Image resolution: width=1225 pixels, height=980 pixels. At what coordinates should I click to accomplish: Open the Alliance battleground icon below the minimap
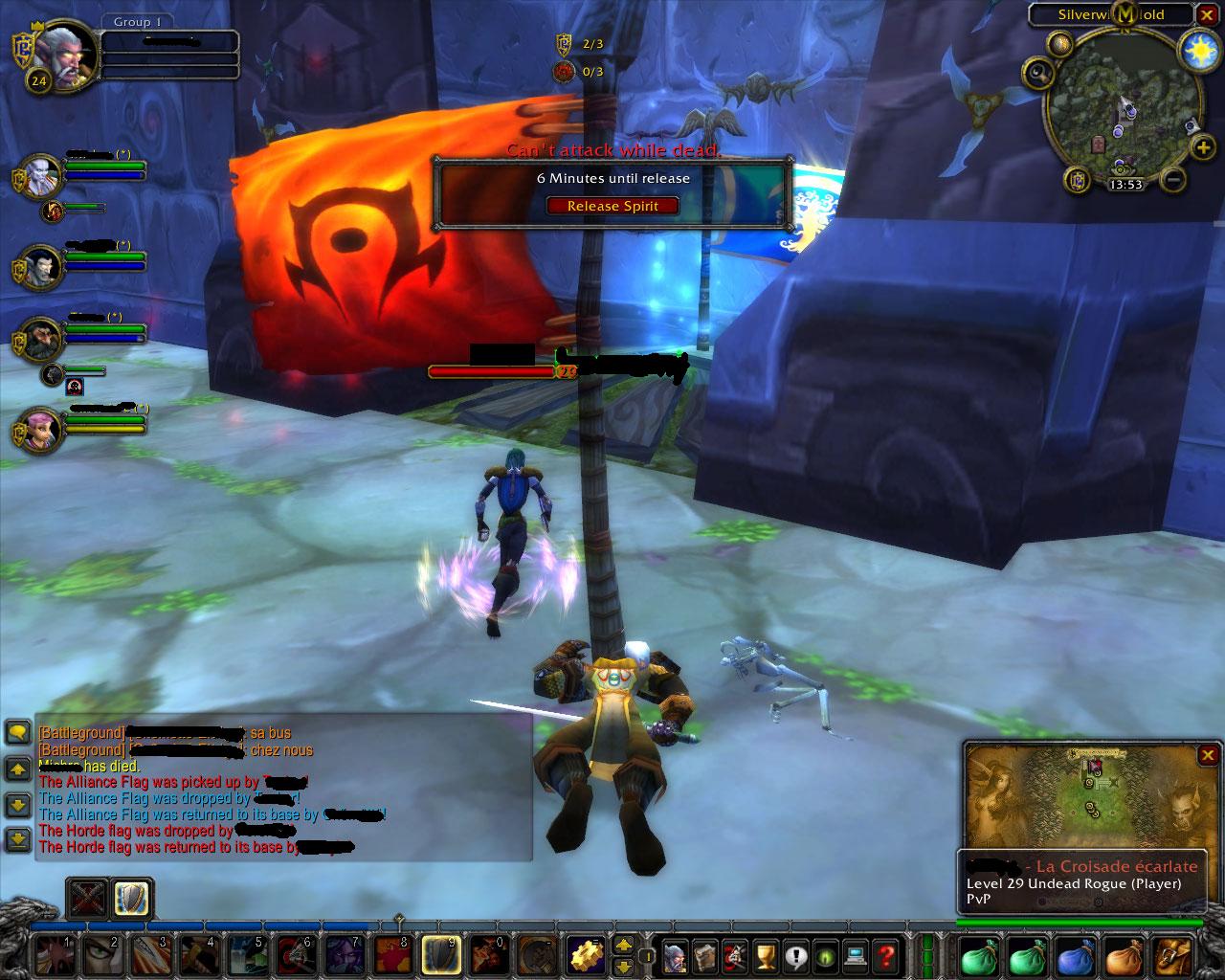point(1079,179)
